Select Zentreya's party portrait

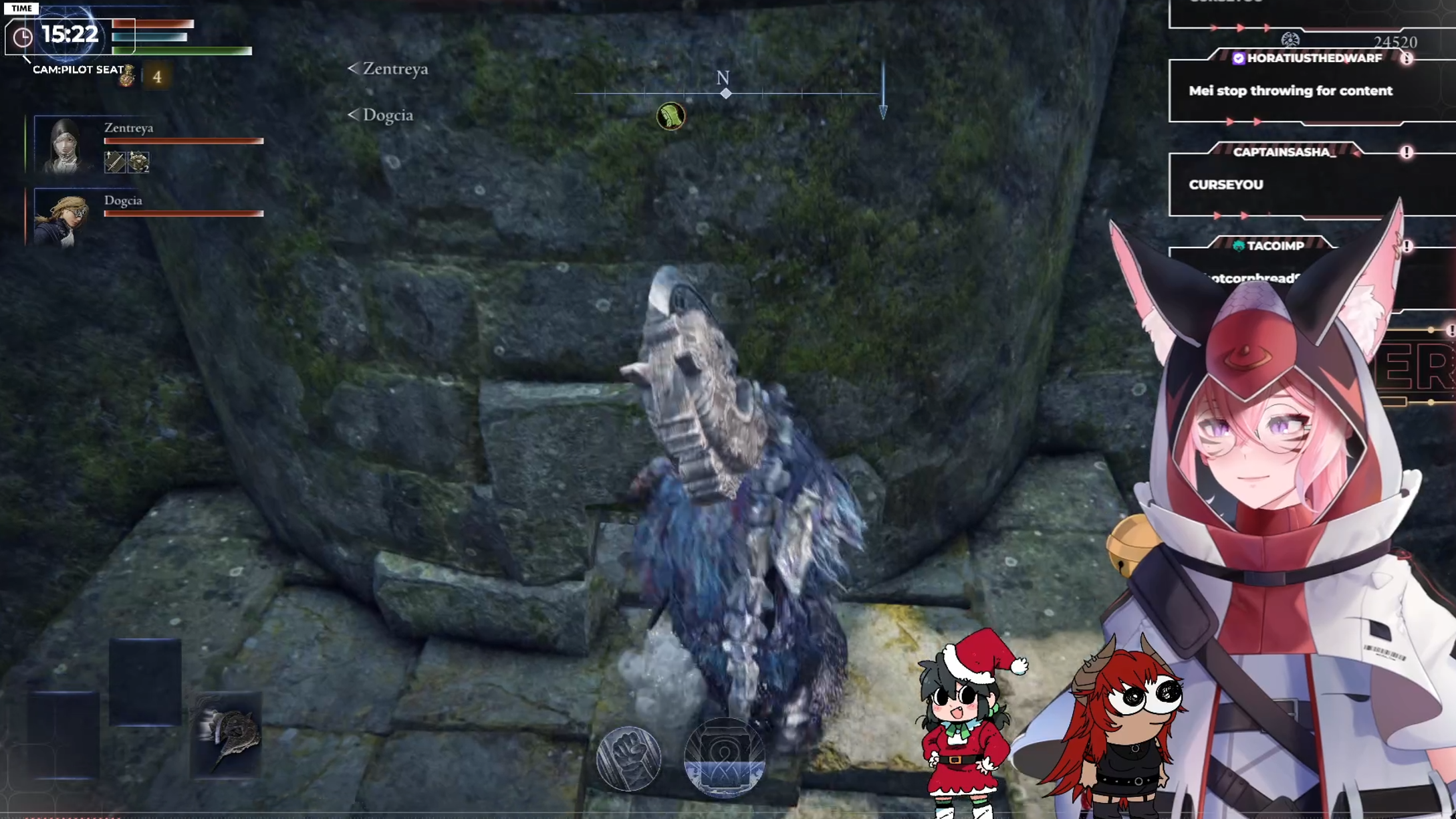(64, 145)
